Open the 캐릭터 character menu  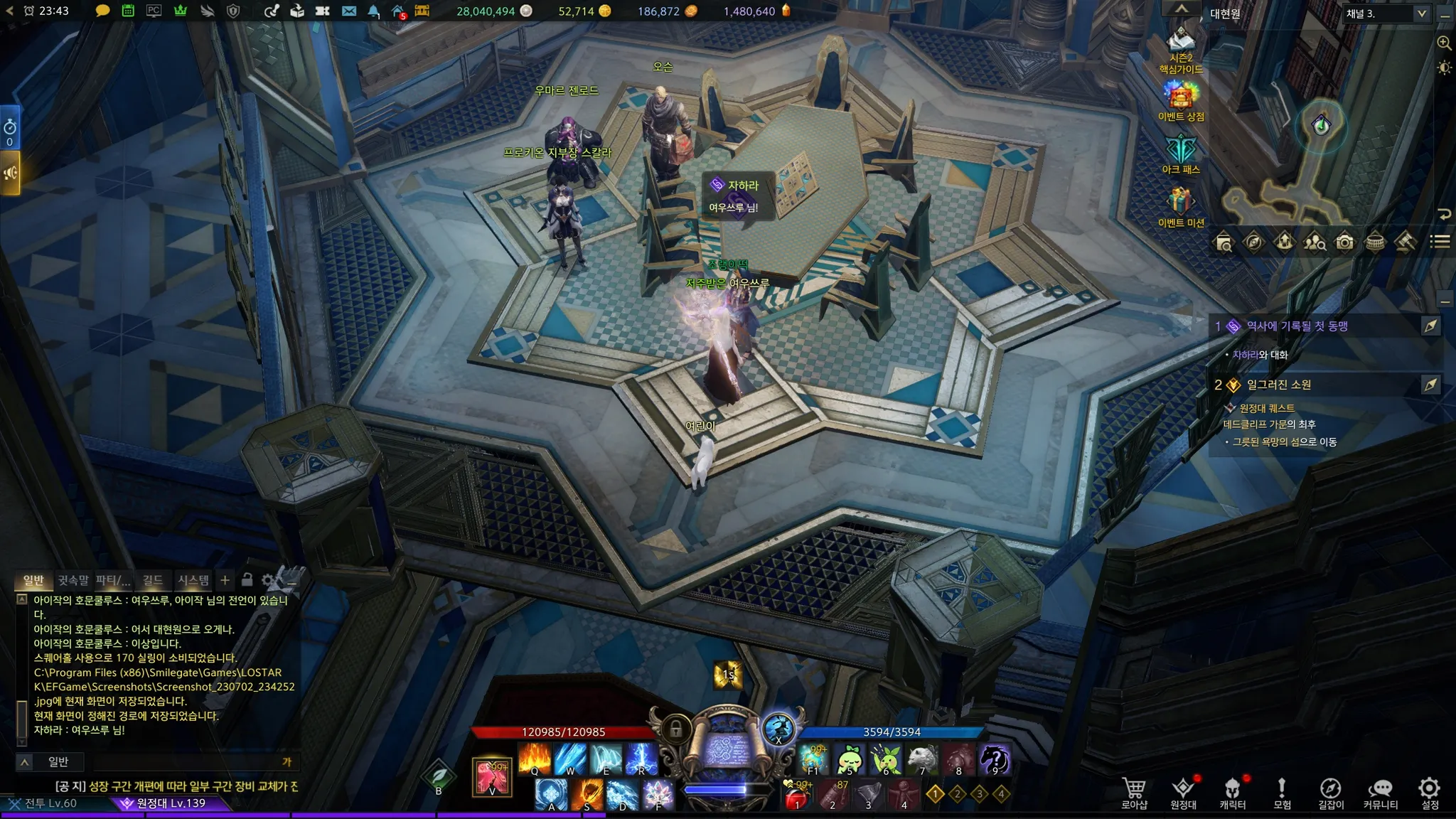coord(1232,792)
